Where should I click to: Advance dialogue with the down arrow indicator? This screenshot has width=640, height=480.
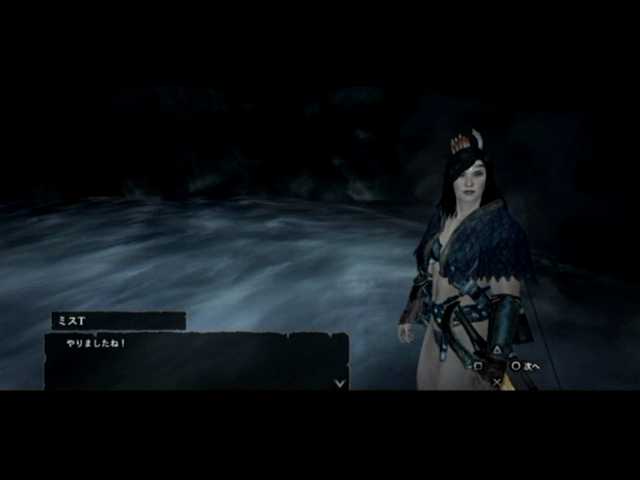[x=340, y=382]
